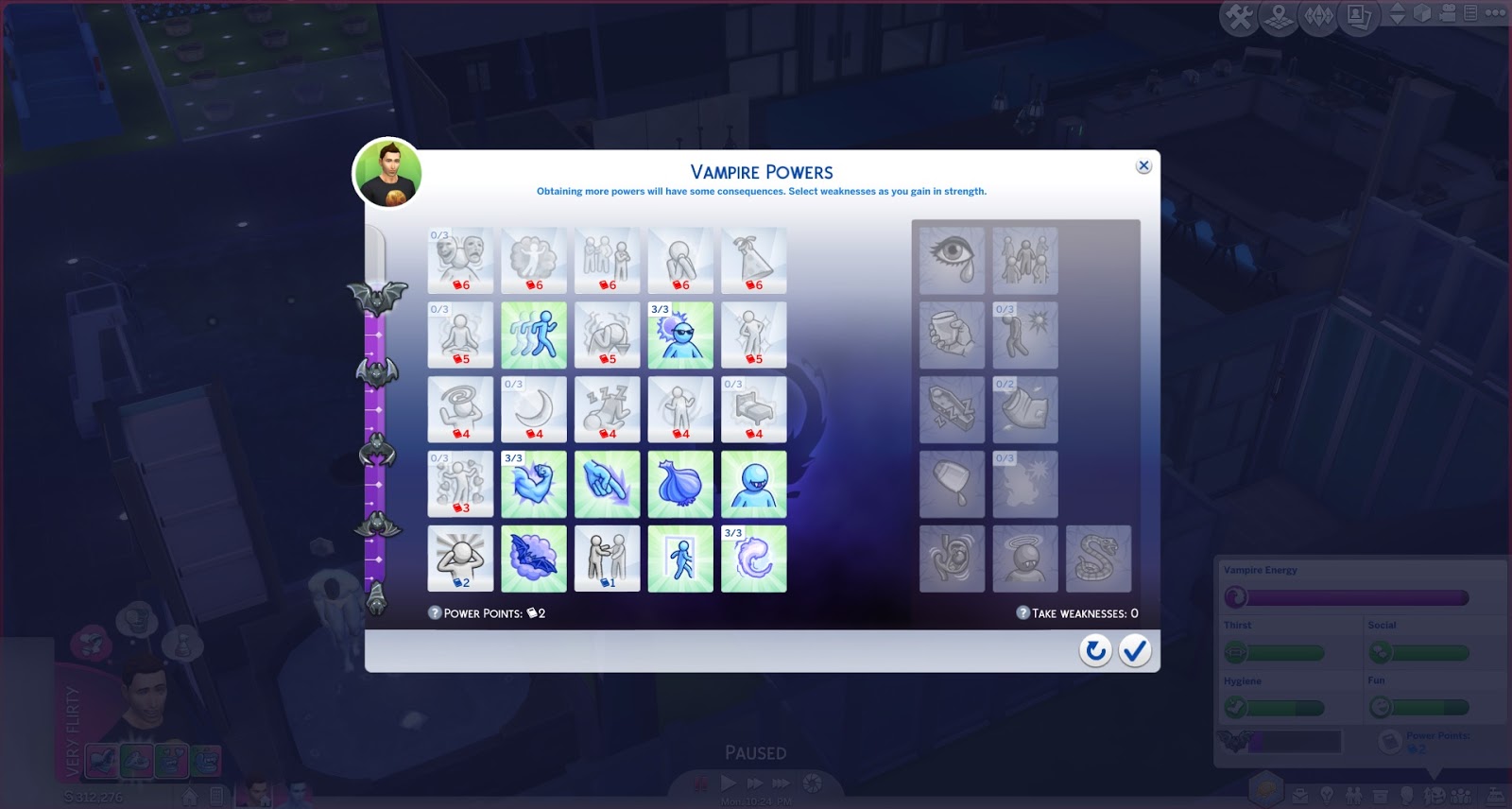
Task: Click the floor level up arrow
Action: (1398, 9)
